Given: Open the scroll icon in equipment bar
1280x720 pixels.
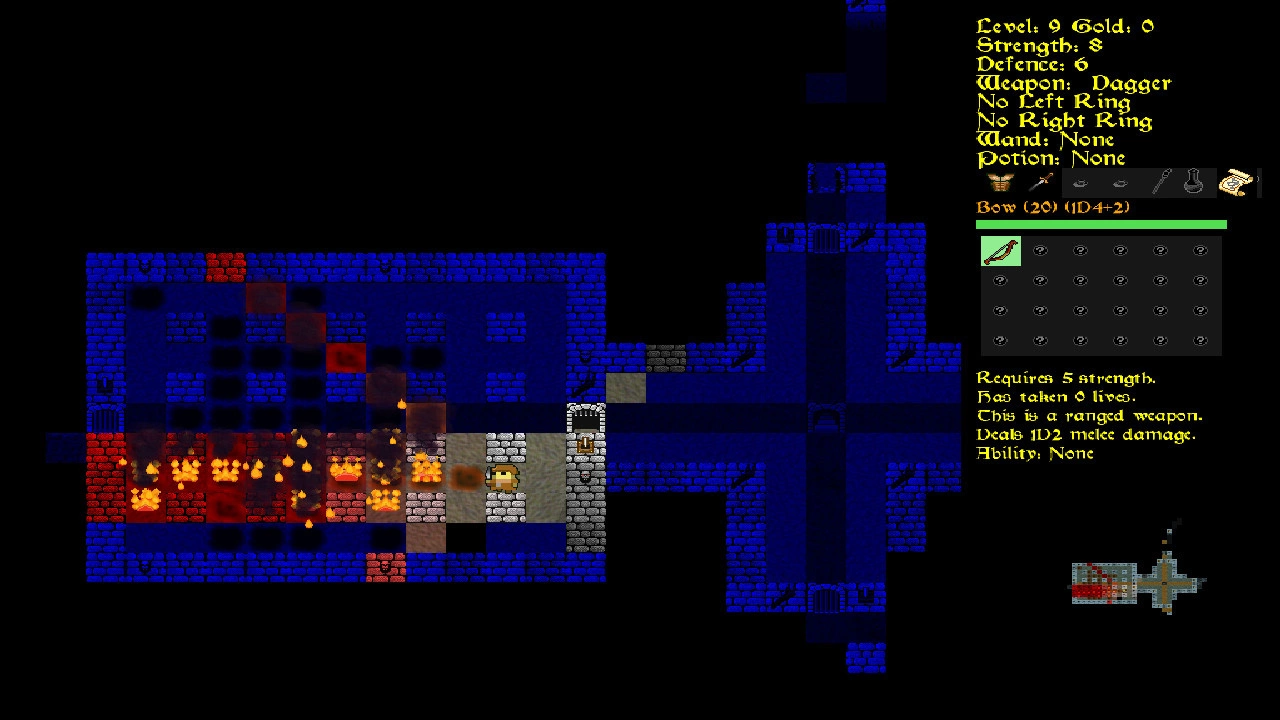Looking at the screenshot, I should point(1236,183).
